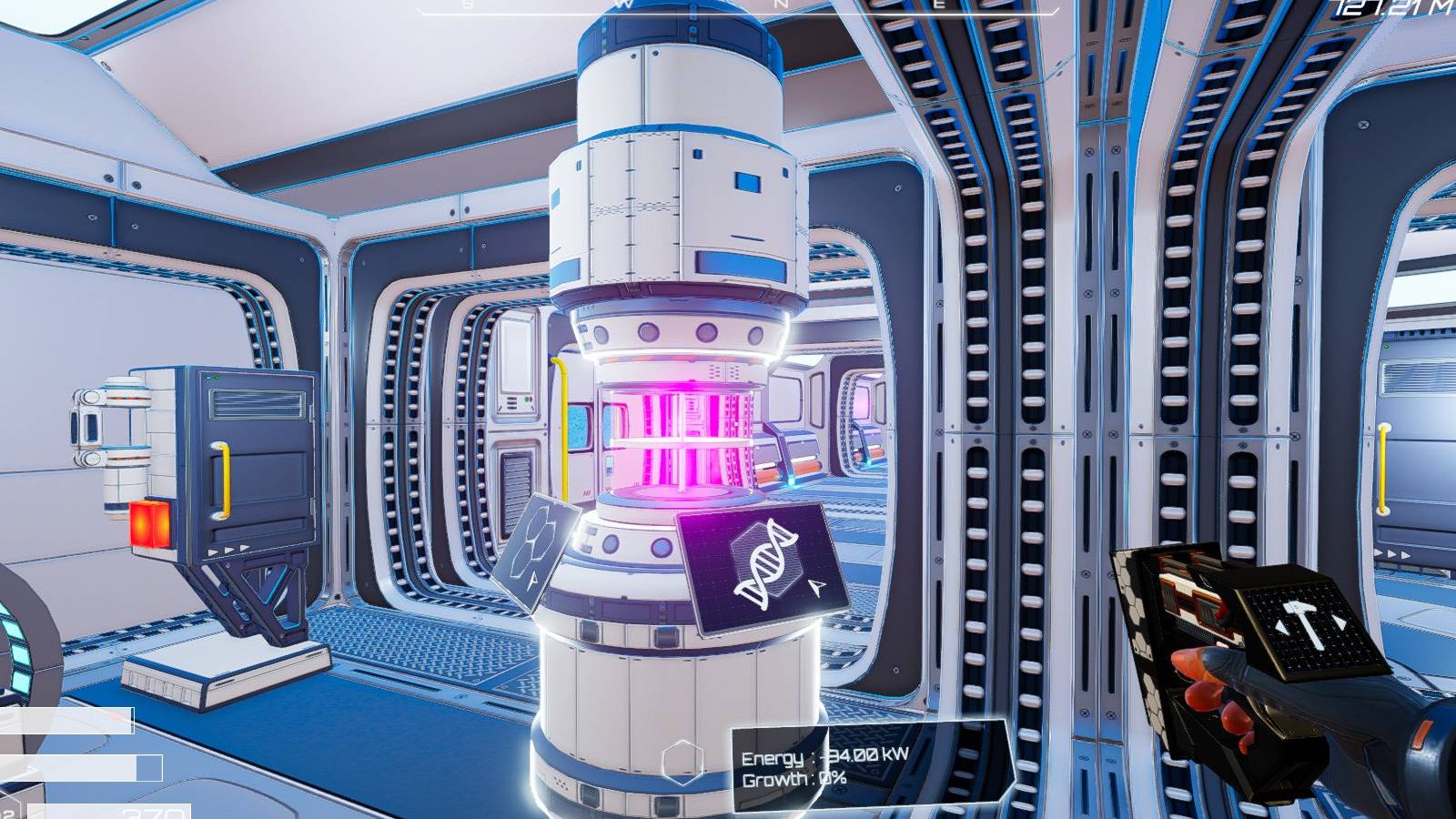Click the 370 resource counter
Screen dimensions: 1456x819
[152, 813]
